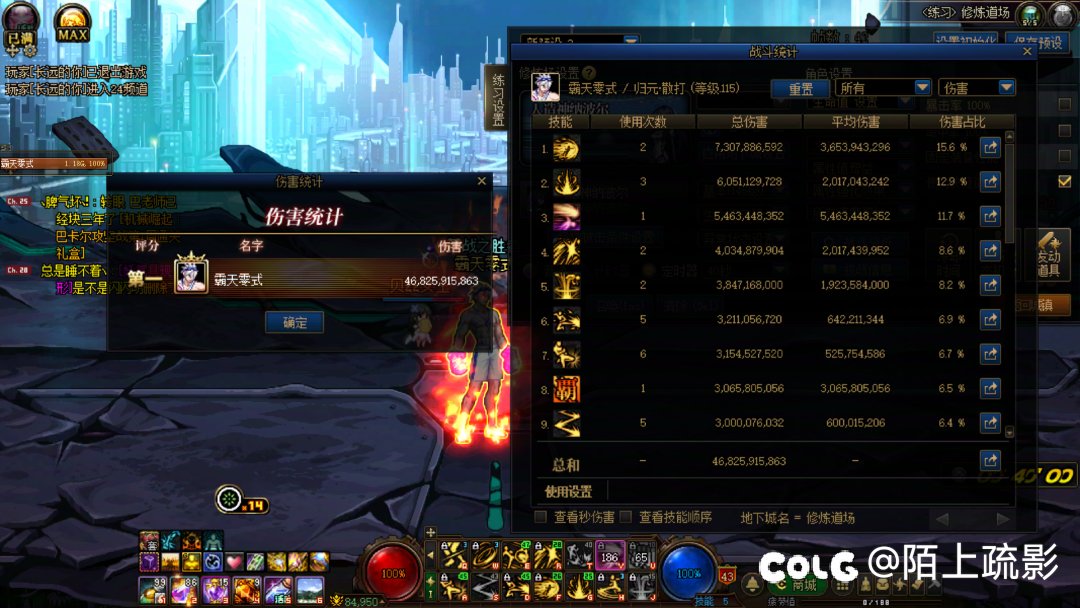Confirm the damage statistics popup with 确定
1080x608 pixels.
[x=294, y=322]
